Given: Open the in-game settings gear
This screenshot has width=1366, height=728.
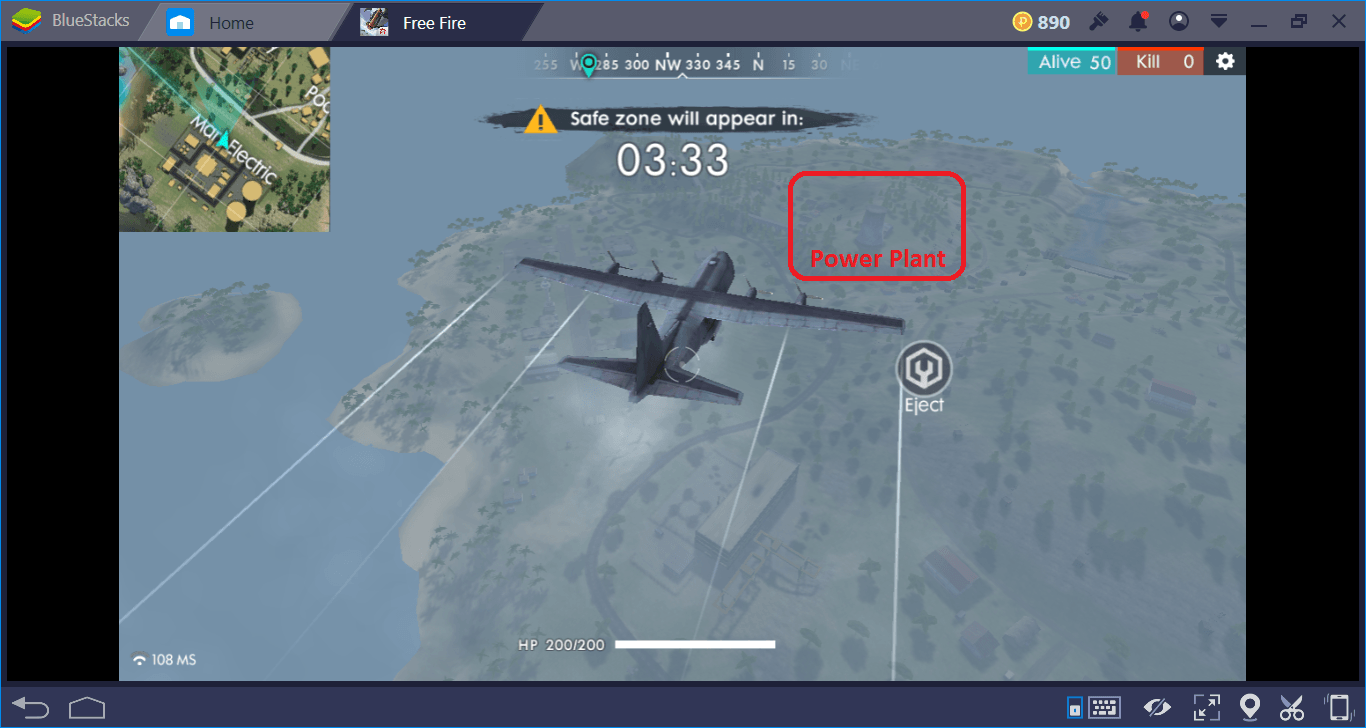Looking at the screenshot, I should tap(1225, 60).
